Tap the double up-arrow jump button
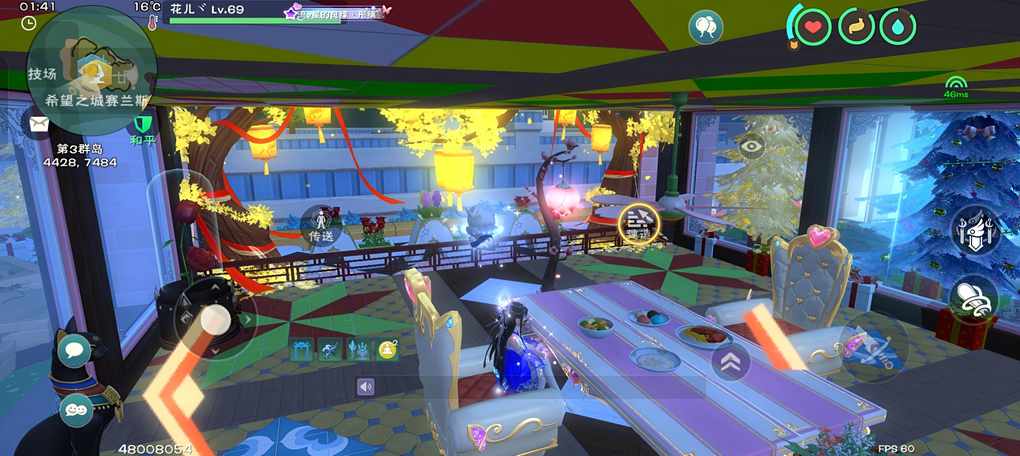1020x456 pixels. [731, 361]
